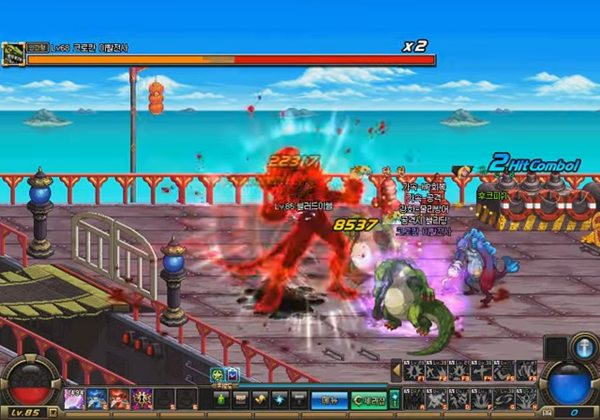This screenshot has width=600, height=420.
Task: Select the green clover buff icon
Action: pyautogui.click(x=217, y=375)
